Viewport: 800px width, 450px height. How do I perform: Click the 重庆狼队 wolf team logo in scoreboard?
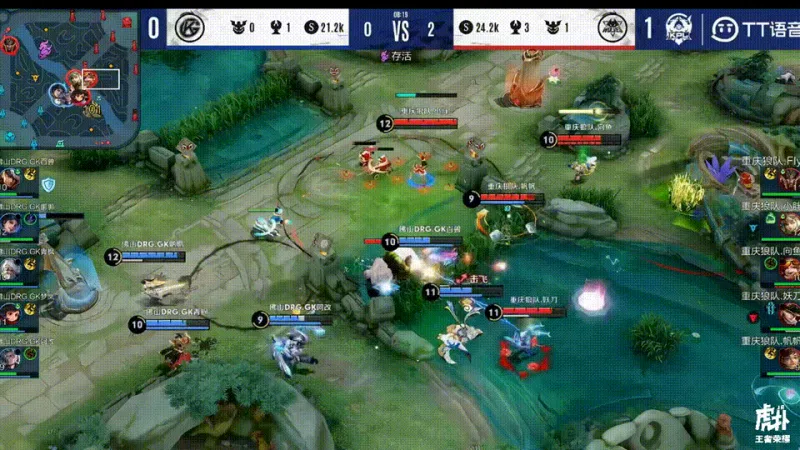[612, 29]
